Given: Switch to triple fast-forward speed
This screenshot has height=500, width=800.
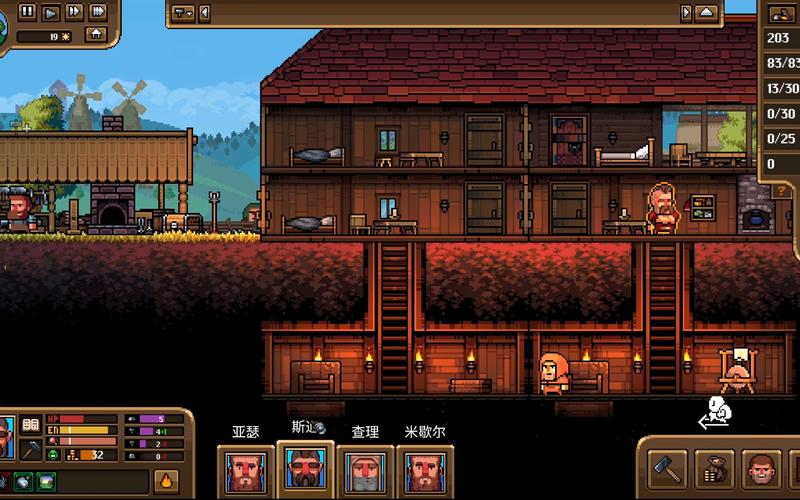Looking at the screenshot, I should pyautogui.click(x=97, y=12).
